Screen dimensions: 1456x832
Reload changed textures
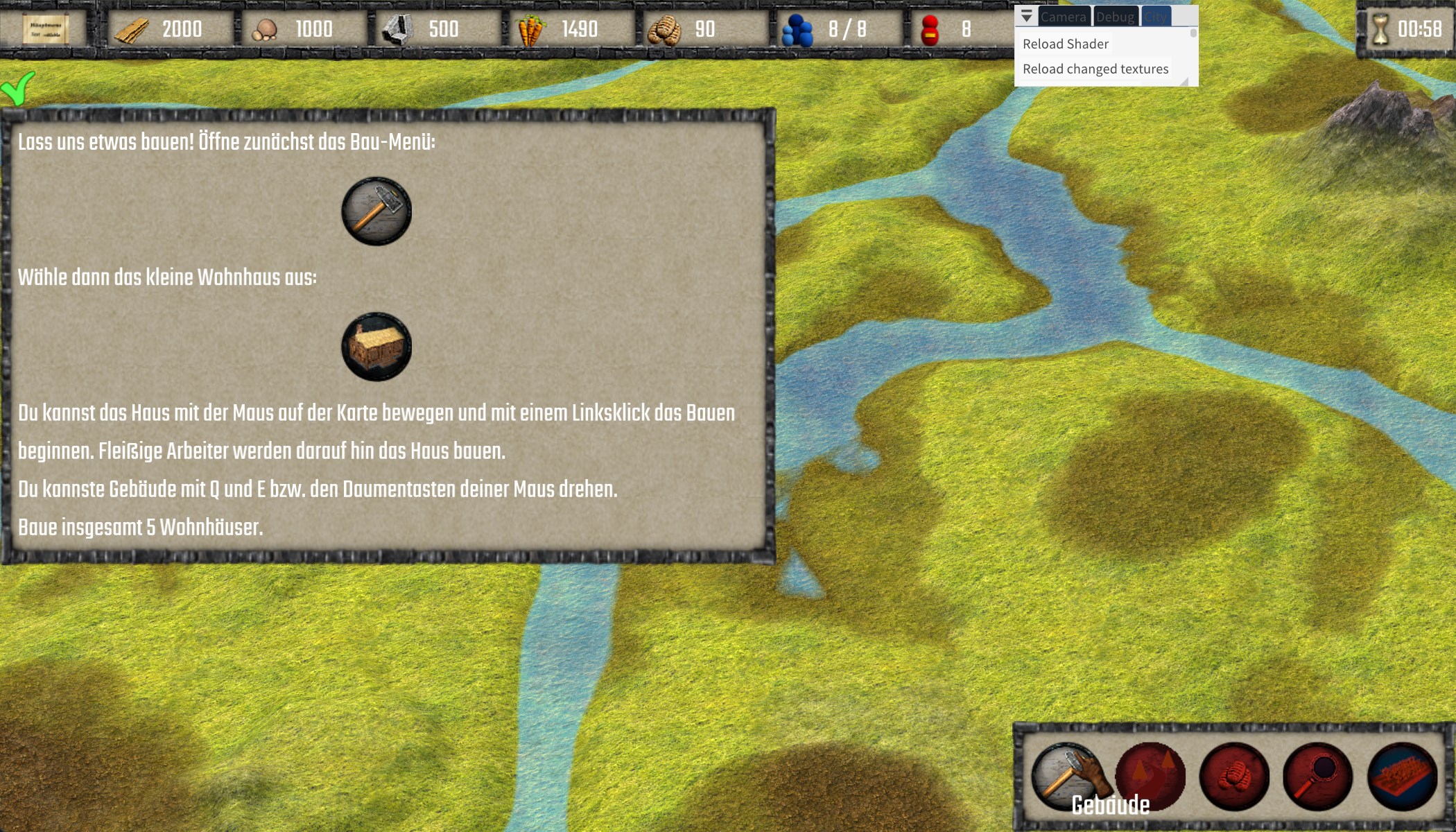[1095, 69]
